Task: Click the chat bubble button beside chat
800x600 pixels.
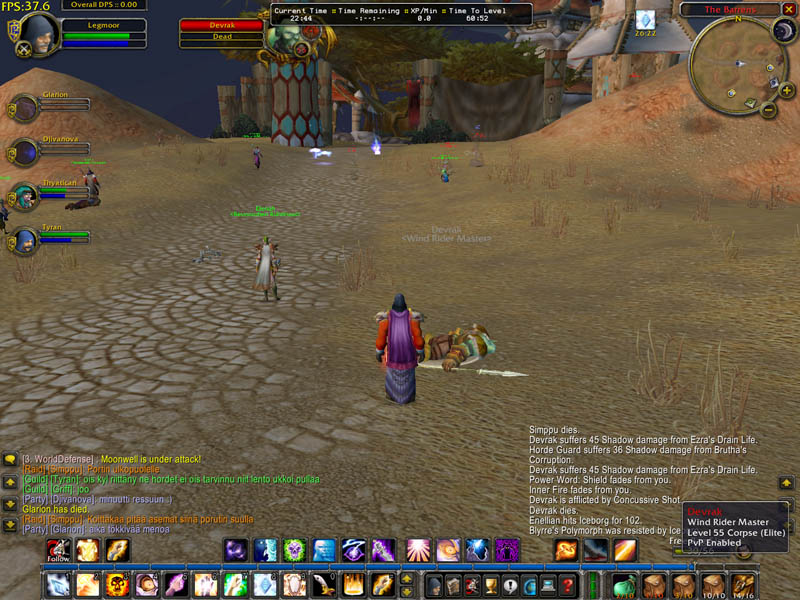Action: pos(10,459)
